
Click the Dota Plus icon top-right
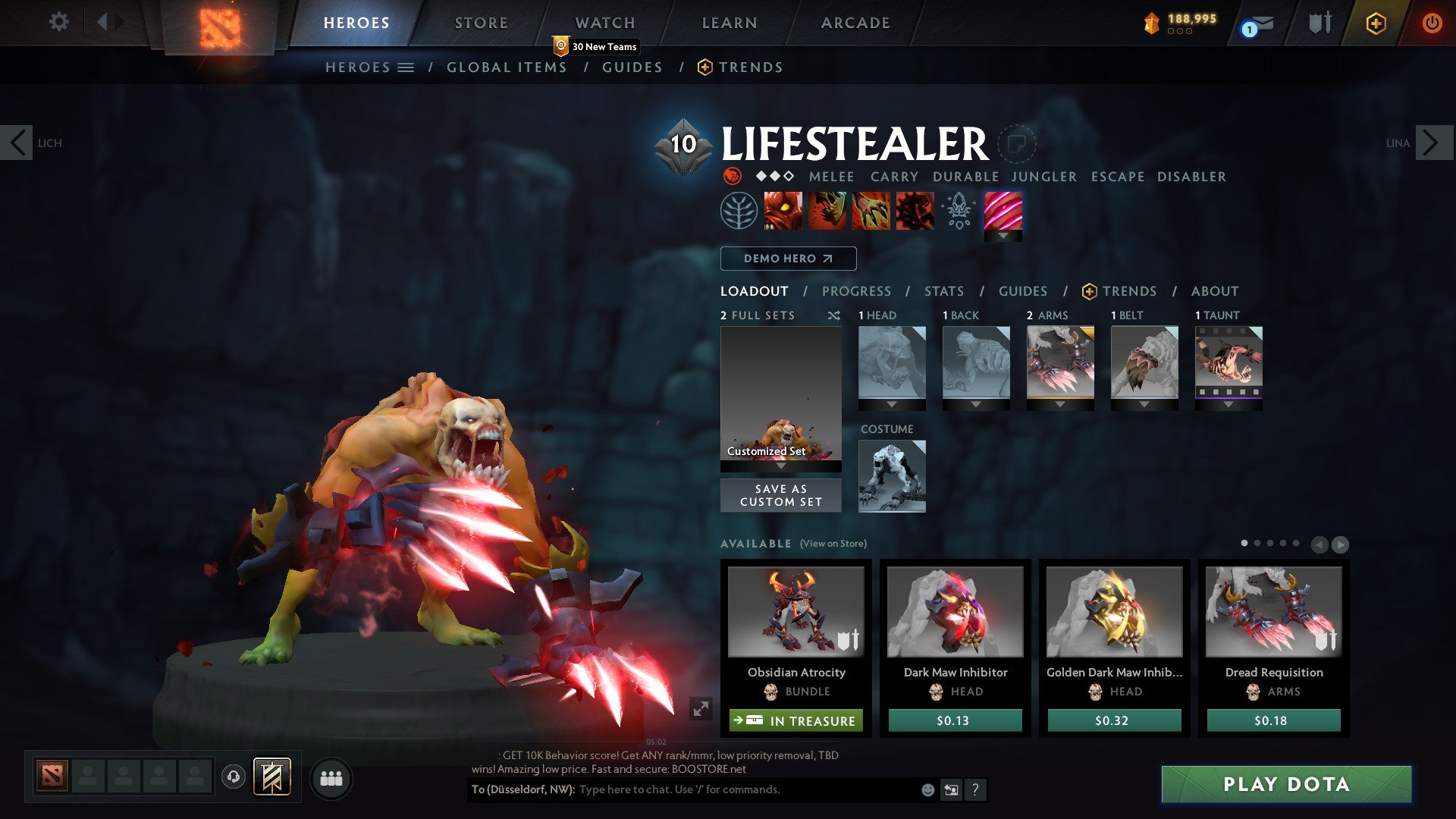pos(1376,24)
